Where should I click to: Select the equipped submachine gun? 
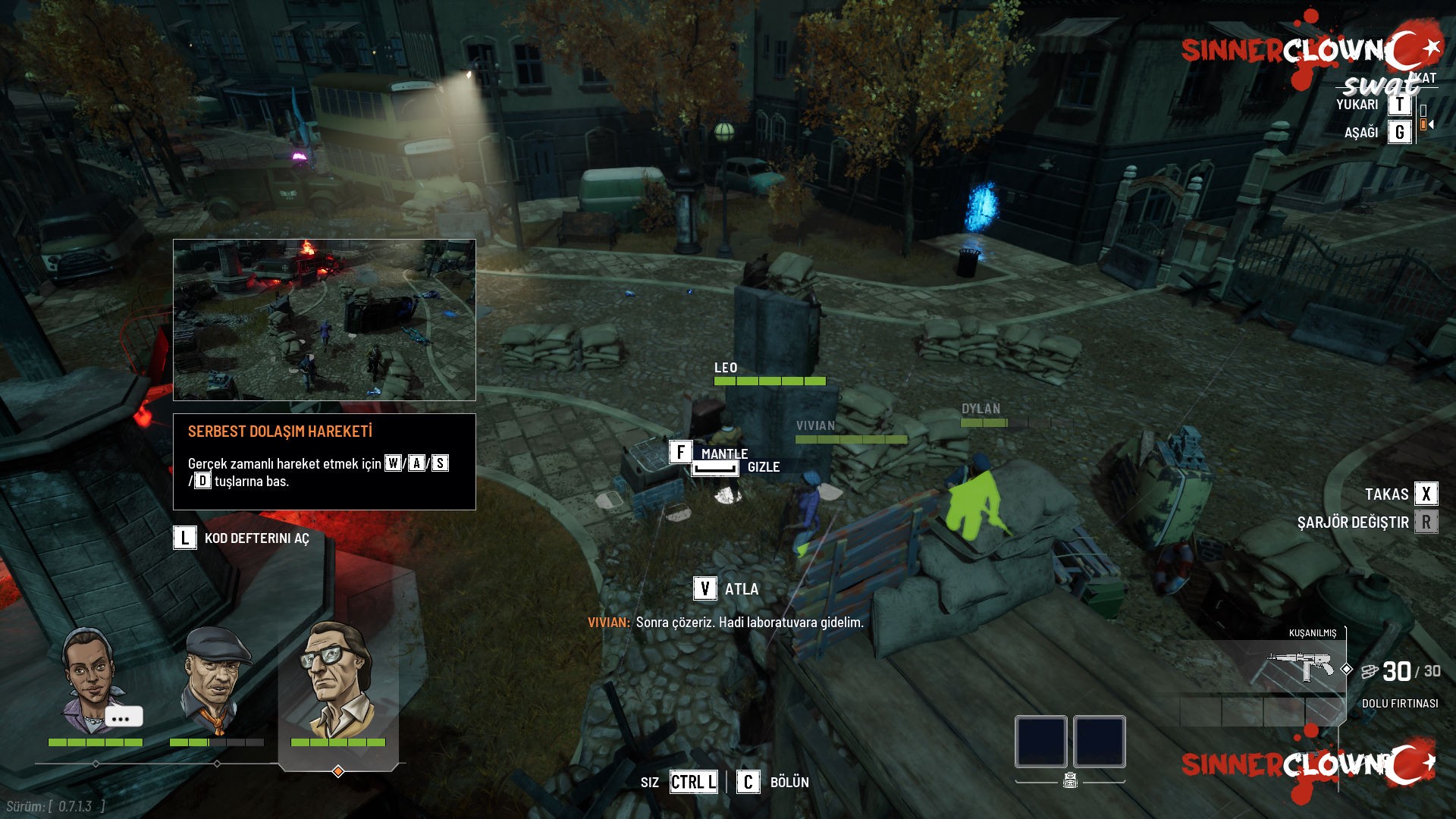click(x=1301, y=667)
